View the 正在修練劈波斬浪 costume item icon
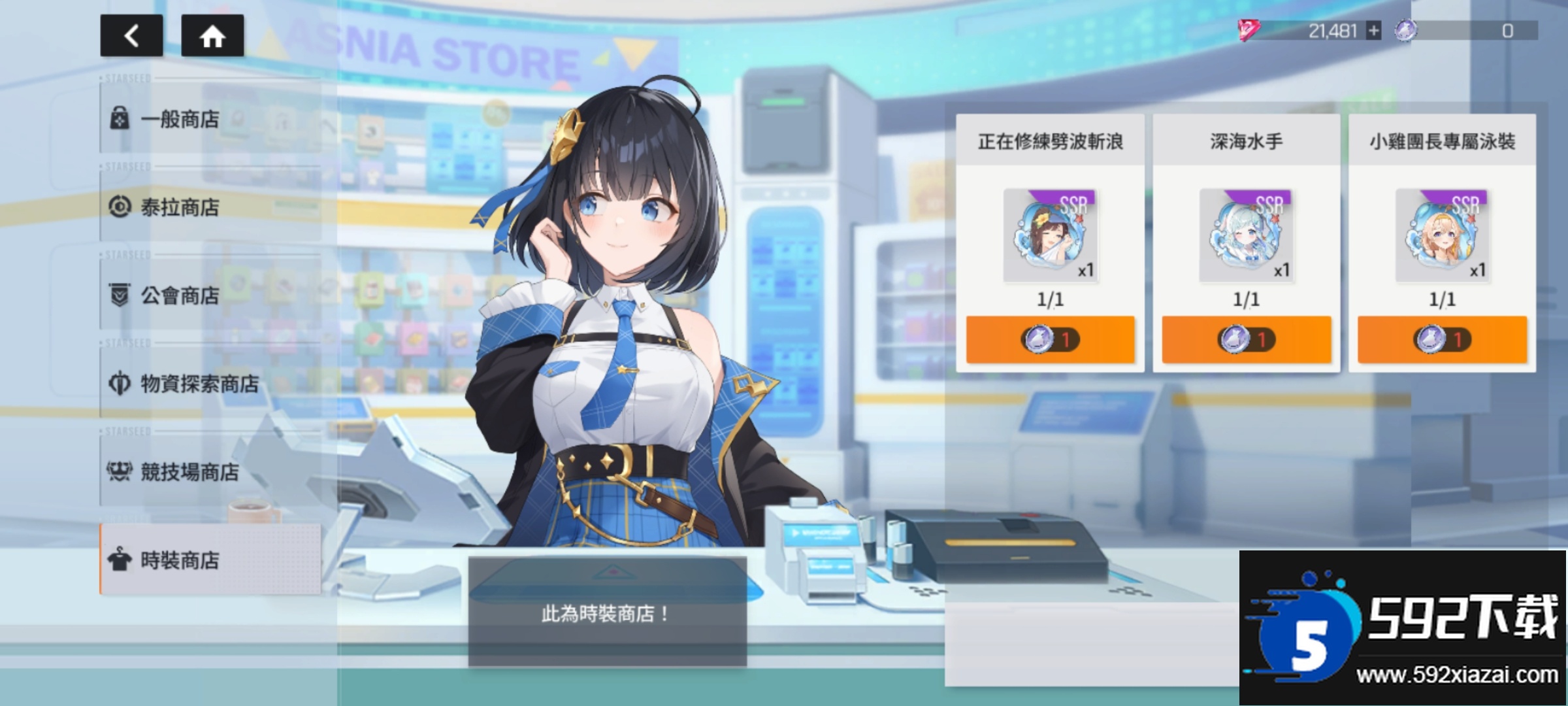The height and width of the screenshot is (706, 1568). [1050, 235]
